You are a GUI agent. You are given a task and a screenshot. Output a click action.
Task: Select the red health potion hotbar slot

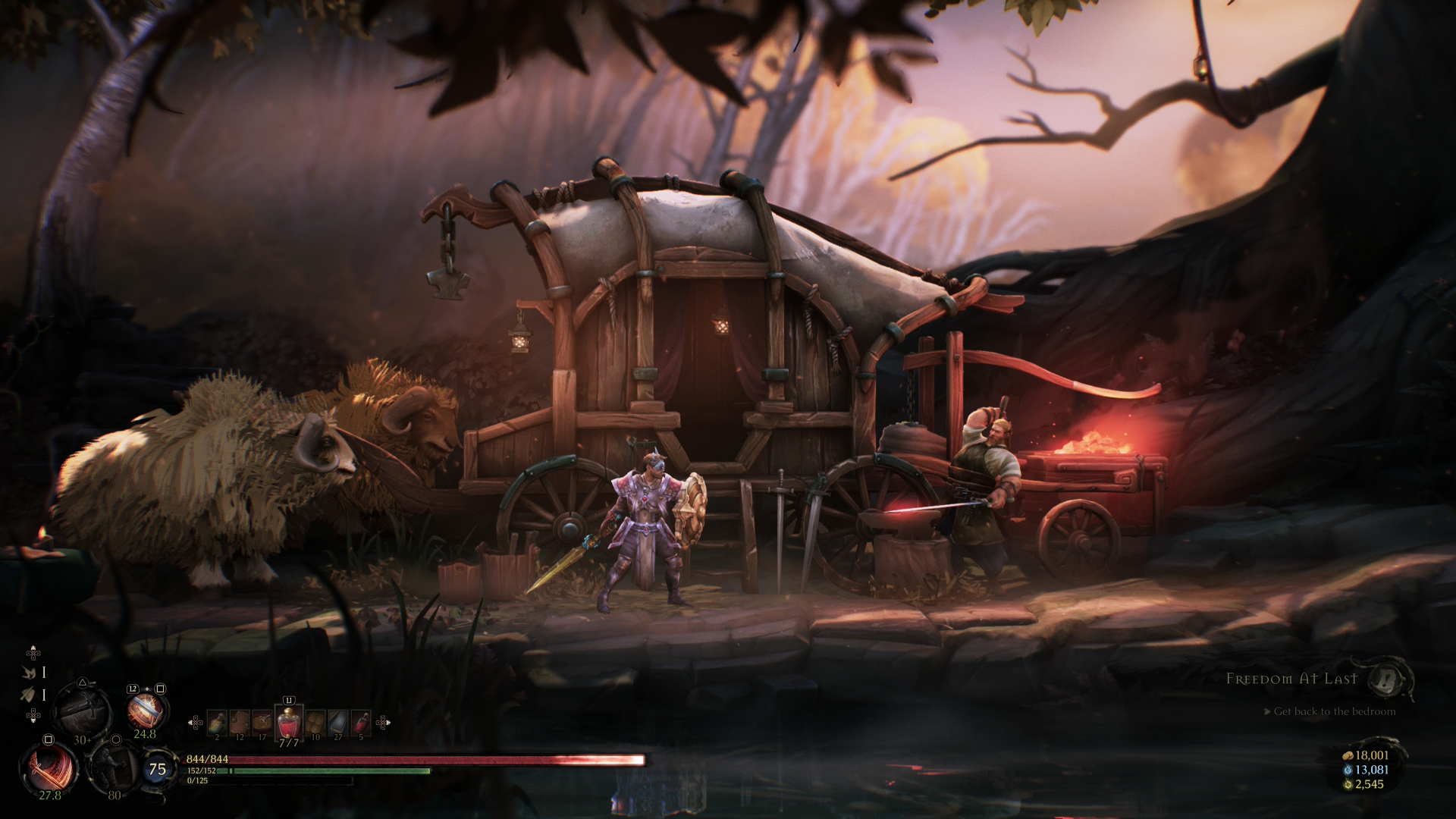[x=288, y=723]
